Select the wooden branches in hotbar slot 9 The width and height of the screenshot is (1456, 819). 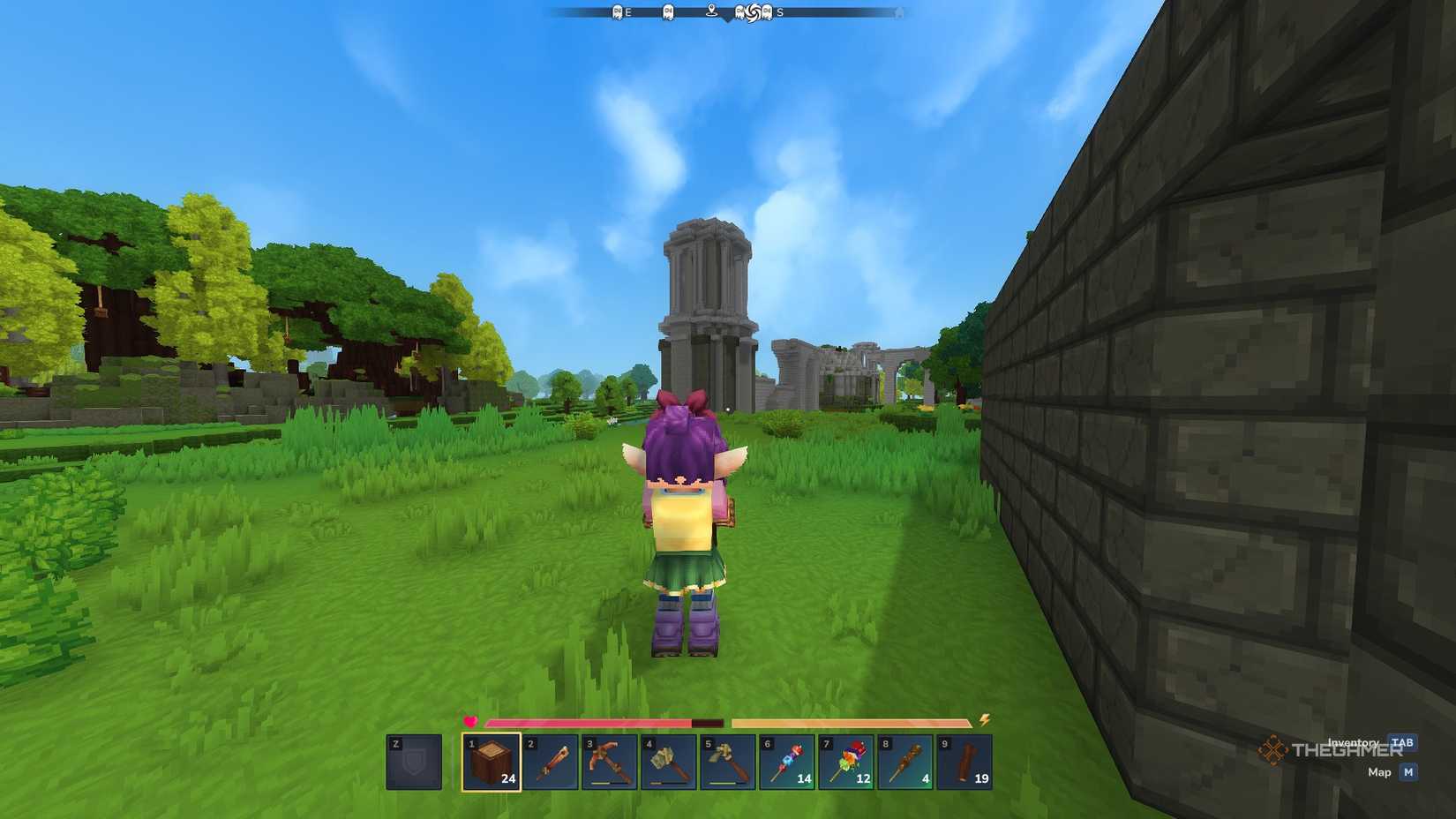(964, 762)
